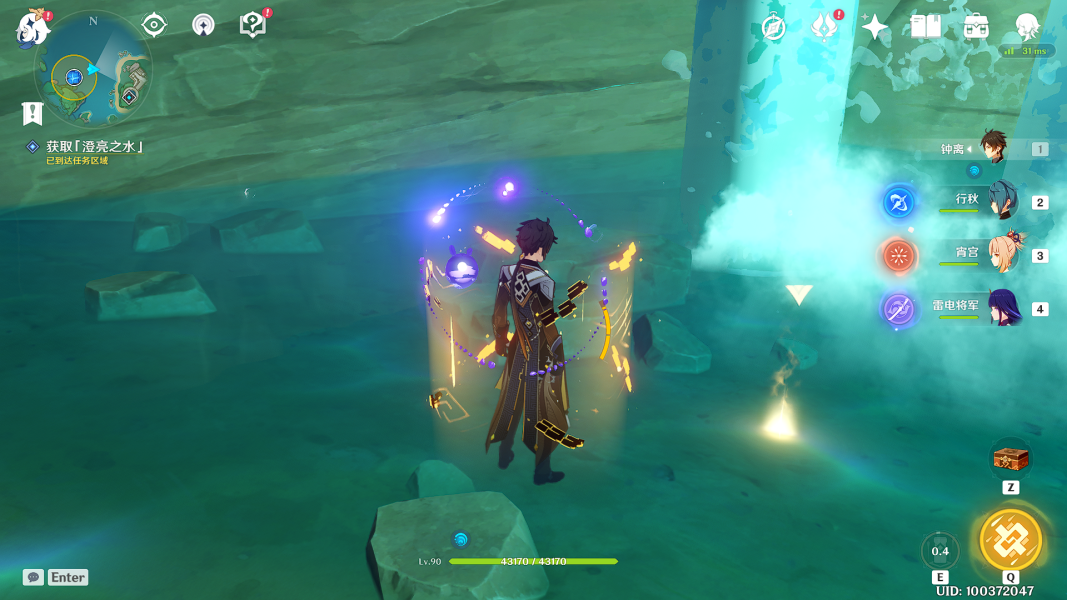Activate Zhongli's elemental skill on cooldown
1067x600 pixels.
[x=940, y=551]
